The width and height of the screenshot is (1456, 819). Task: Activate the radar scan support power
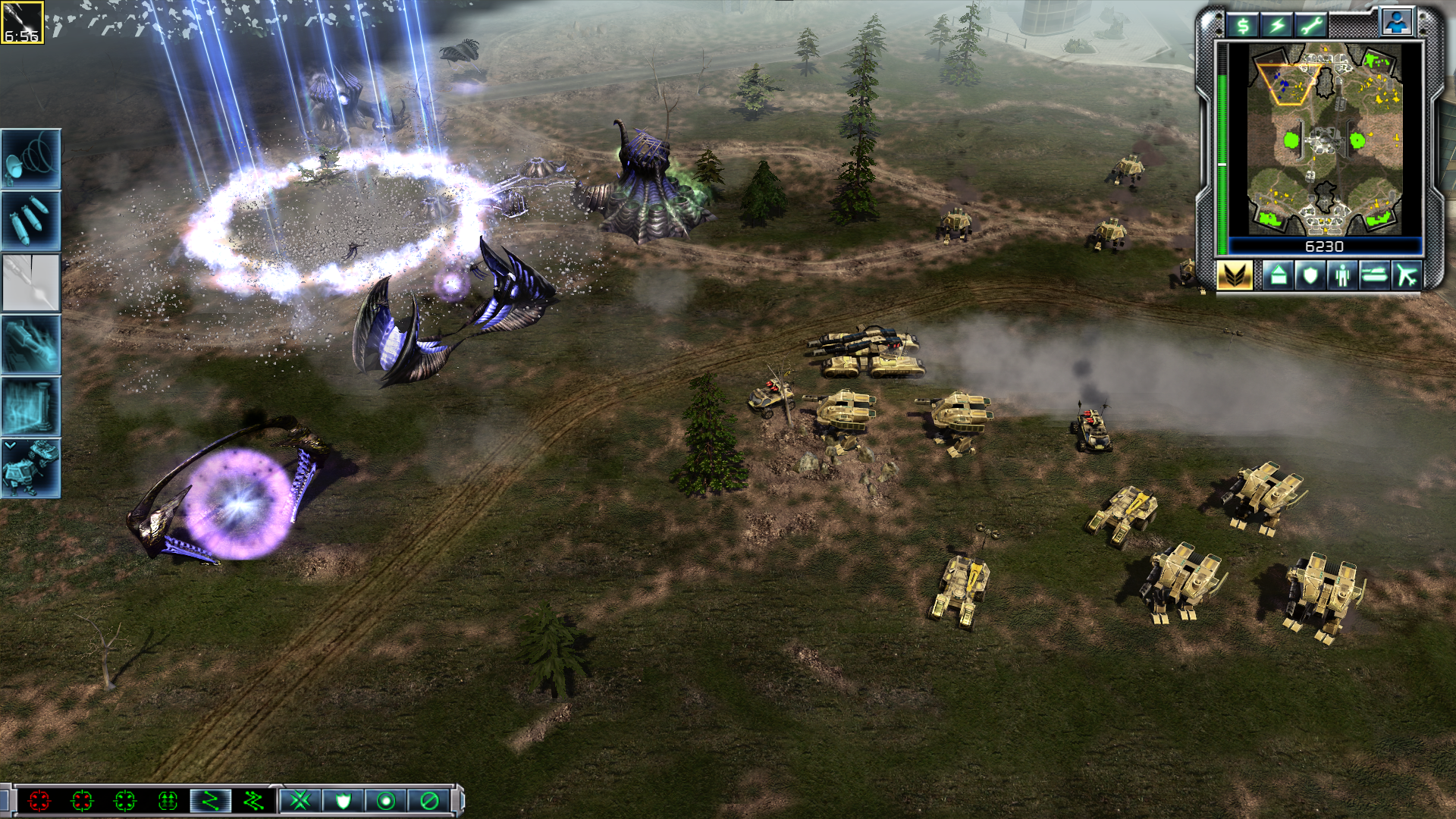click(x=31, y=158)
